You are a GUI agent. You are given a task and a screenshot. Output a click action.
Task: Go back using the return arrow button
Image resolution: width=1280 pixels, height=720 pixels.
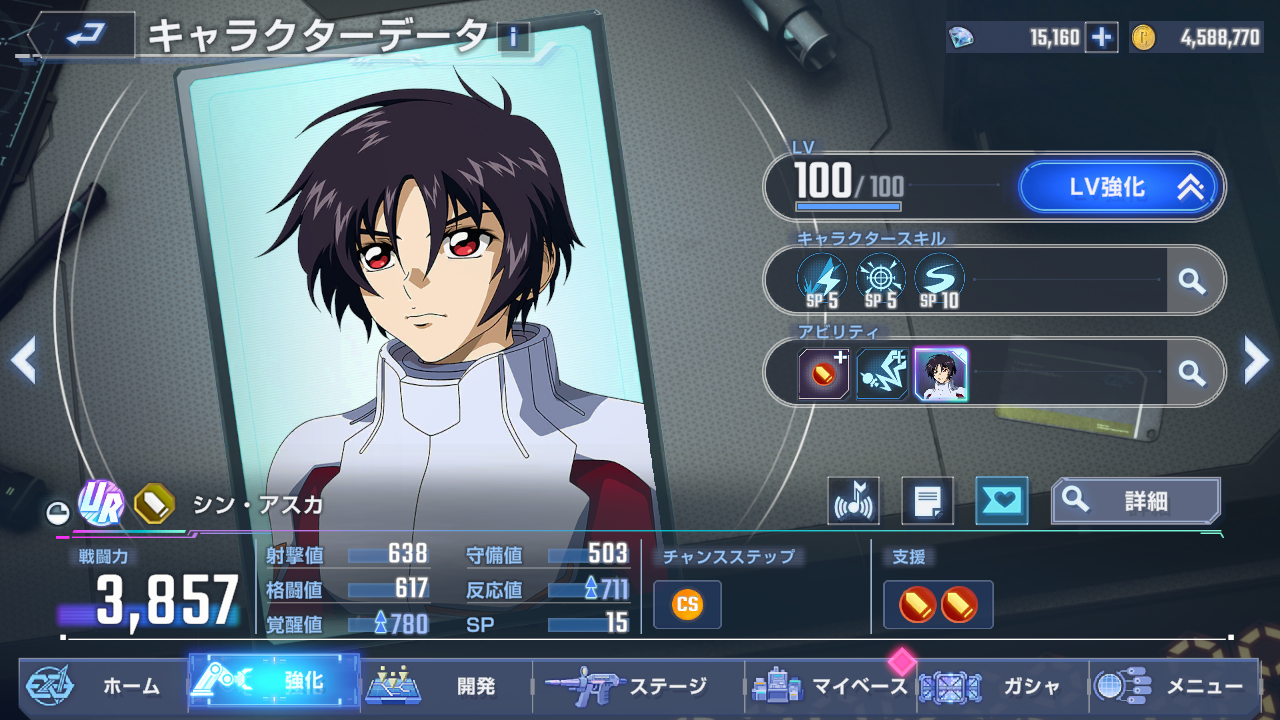pyautogui.click(x=80, y=36)
